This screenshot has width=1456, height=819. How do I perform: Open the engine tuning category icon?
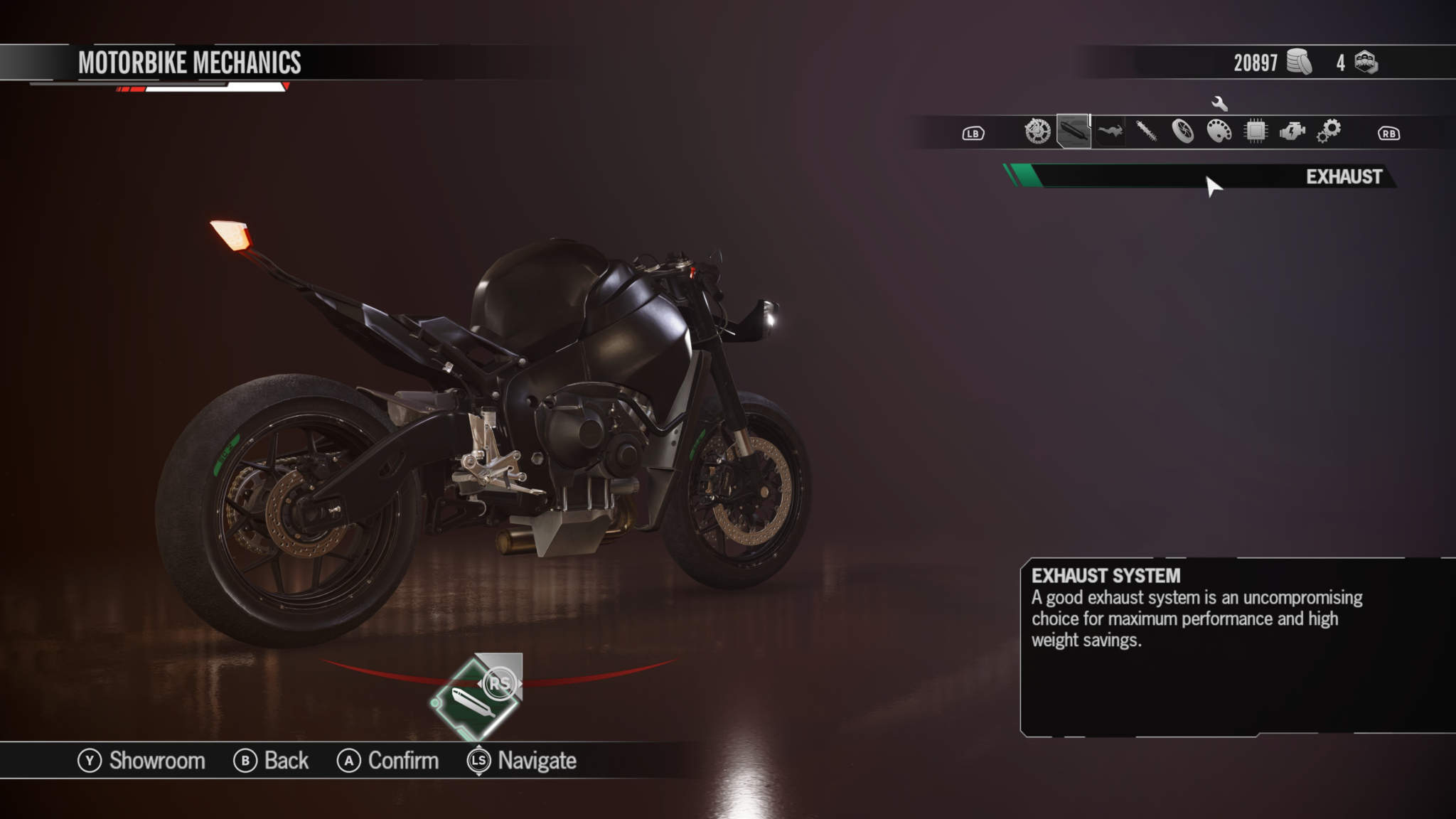pos(1292,132)
